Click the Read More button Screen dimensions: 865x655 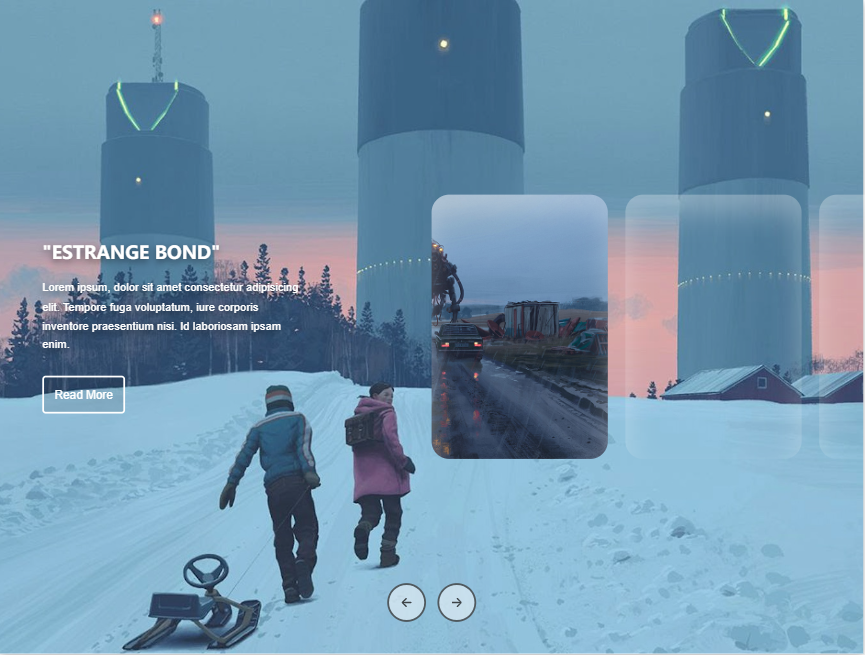[x=83, y=395]
